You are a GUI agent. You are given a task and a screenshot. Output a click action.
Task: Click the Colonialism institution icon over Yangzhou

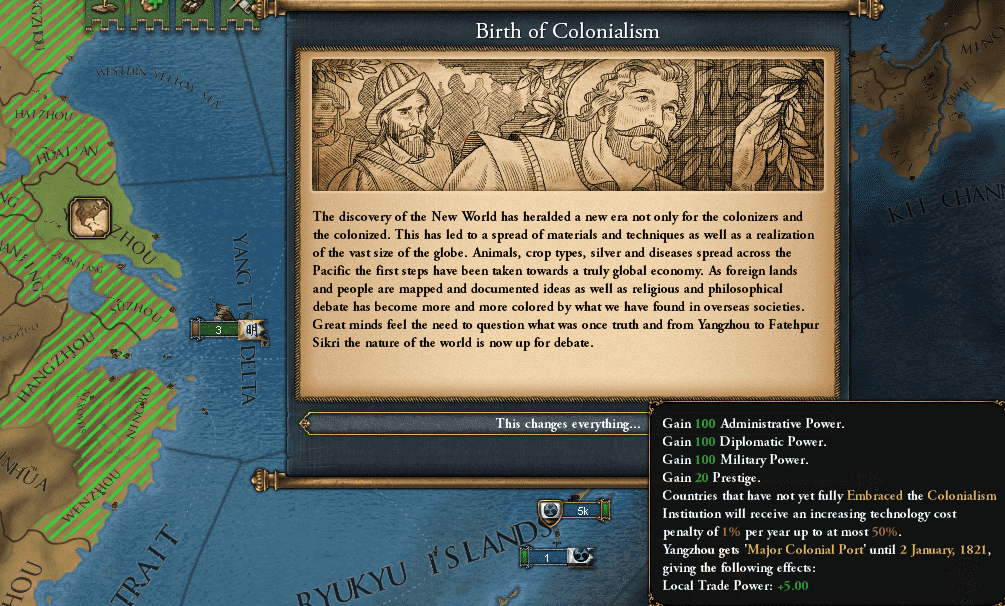(x=89, y=217)
